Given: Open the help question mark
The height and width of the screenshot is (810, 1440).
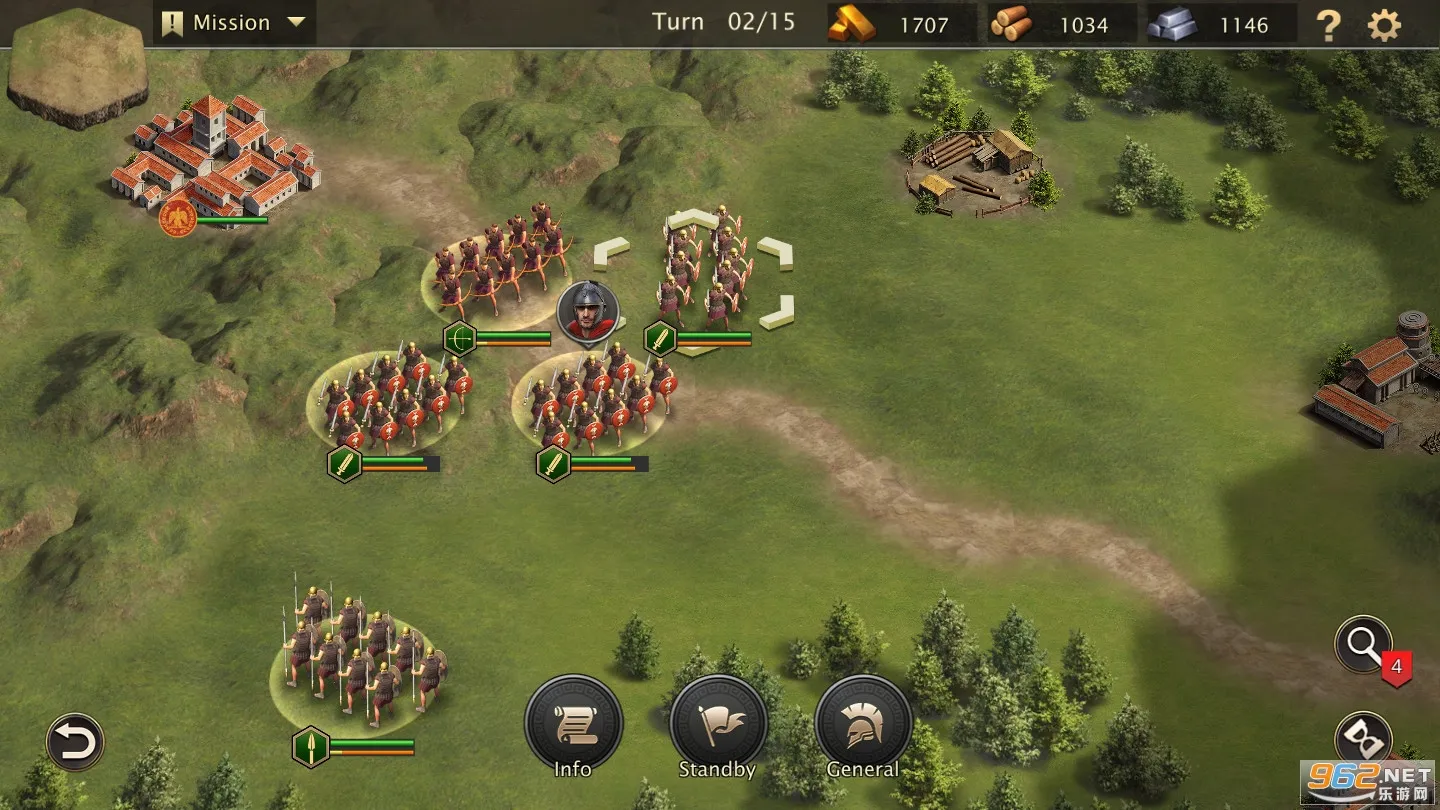Looking at the screenshot, I should pyautogui.click(x=1328, y=25).
